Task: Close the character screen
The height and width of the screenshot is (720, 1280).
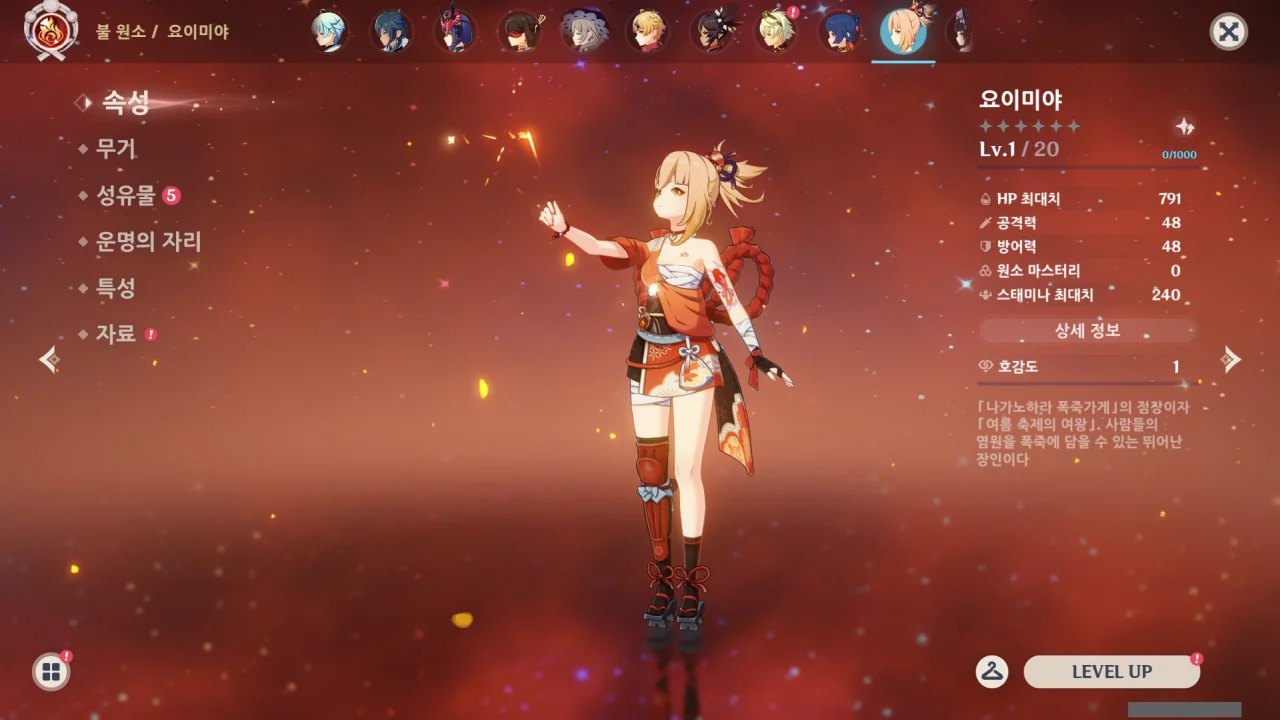Action: coord(1228,32)
